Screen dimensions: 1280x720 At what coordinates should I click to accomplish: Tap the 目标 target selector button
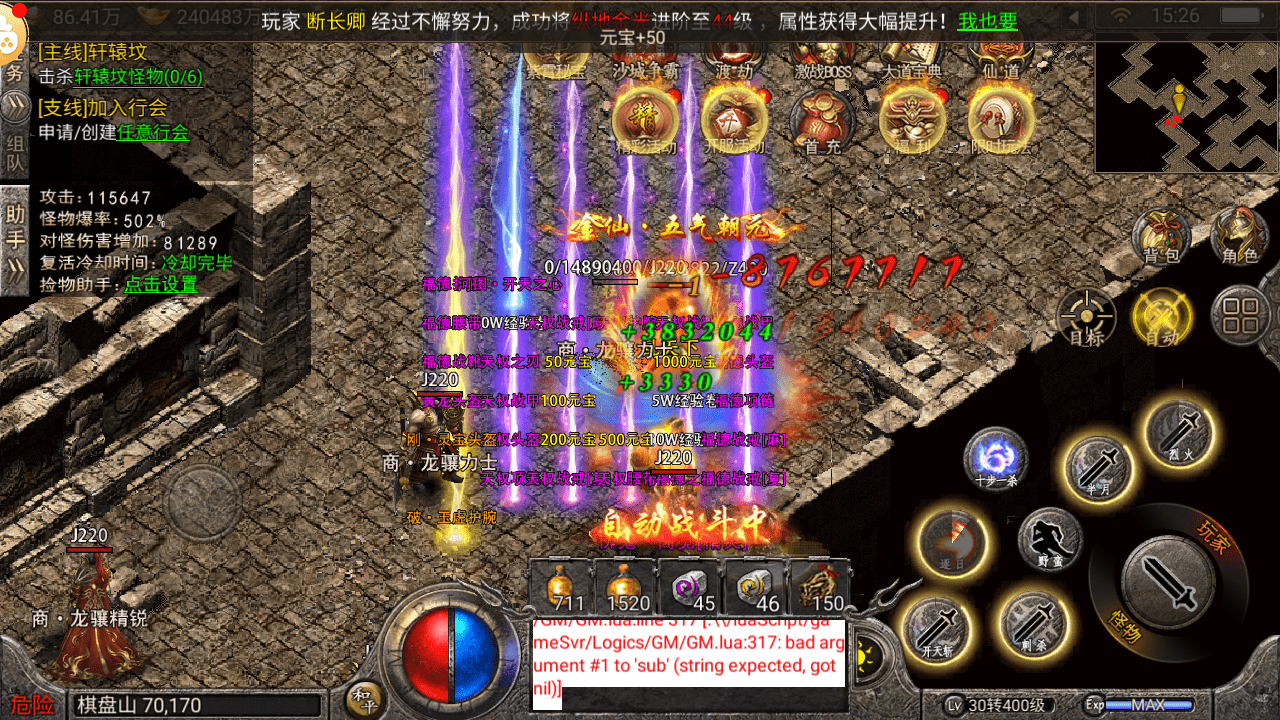point(1086,318)
